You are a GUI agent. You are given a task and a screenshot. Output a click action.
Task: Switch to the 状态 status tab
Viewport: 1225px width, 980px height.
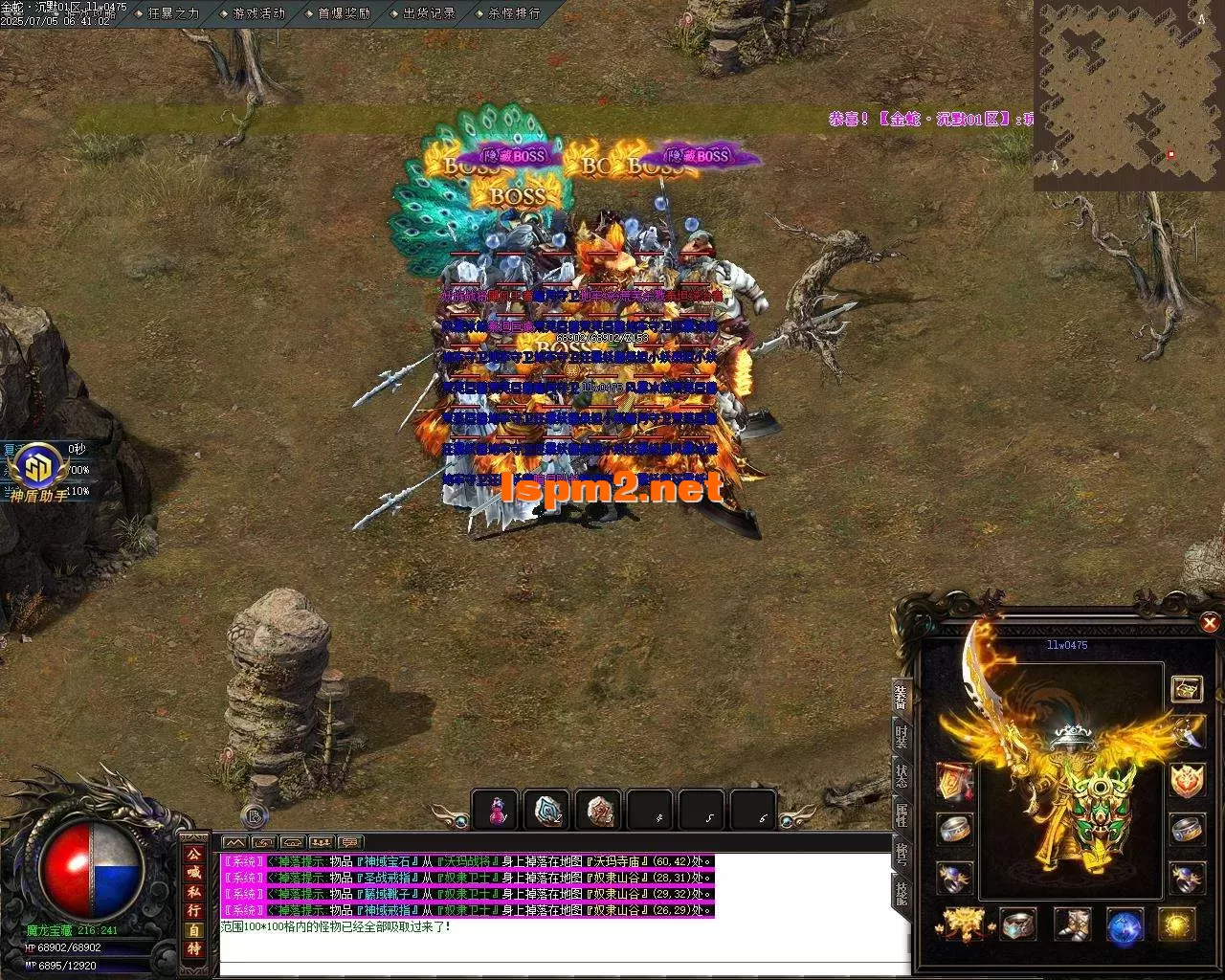[x=902, y=775]
